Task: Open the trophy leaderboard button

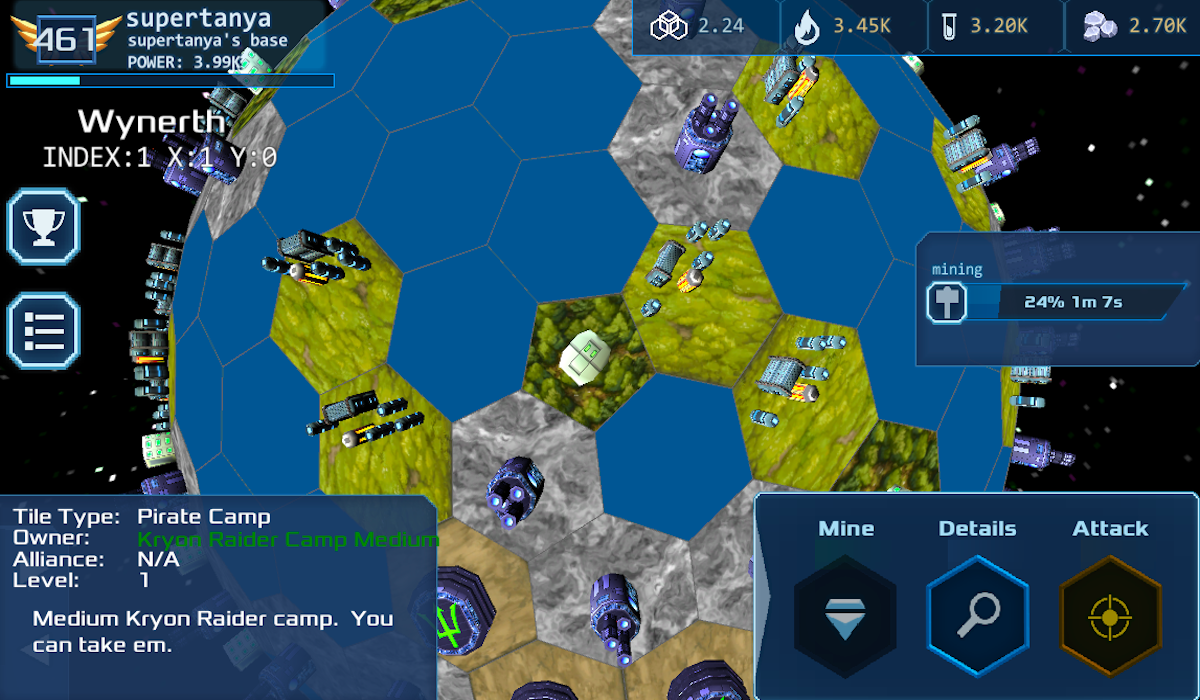Action: (43, 226)
